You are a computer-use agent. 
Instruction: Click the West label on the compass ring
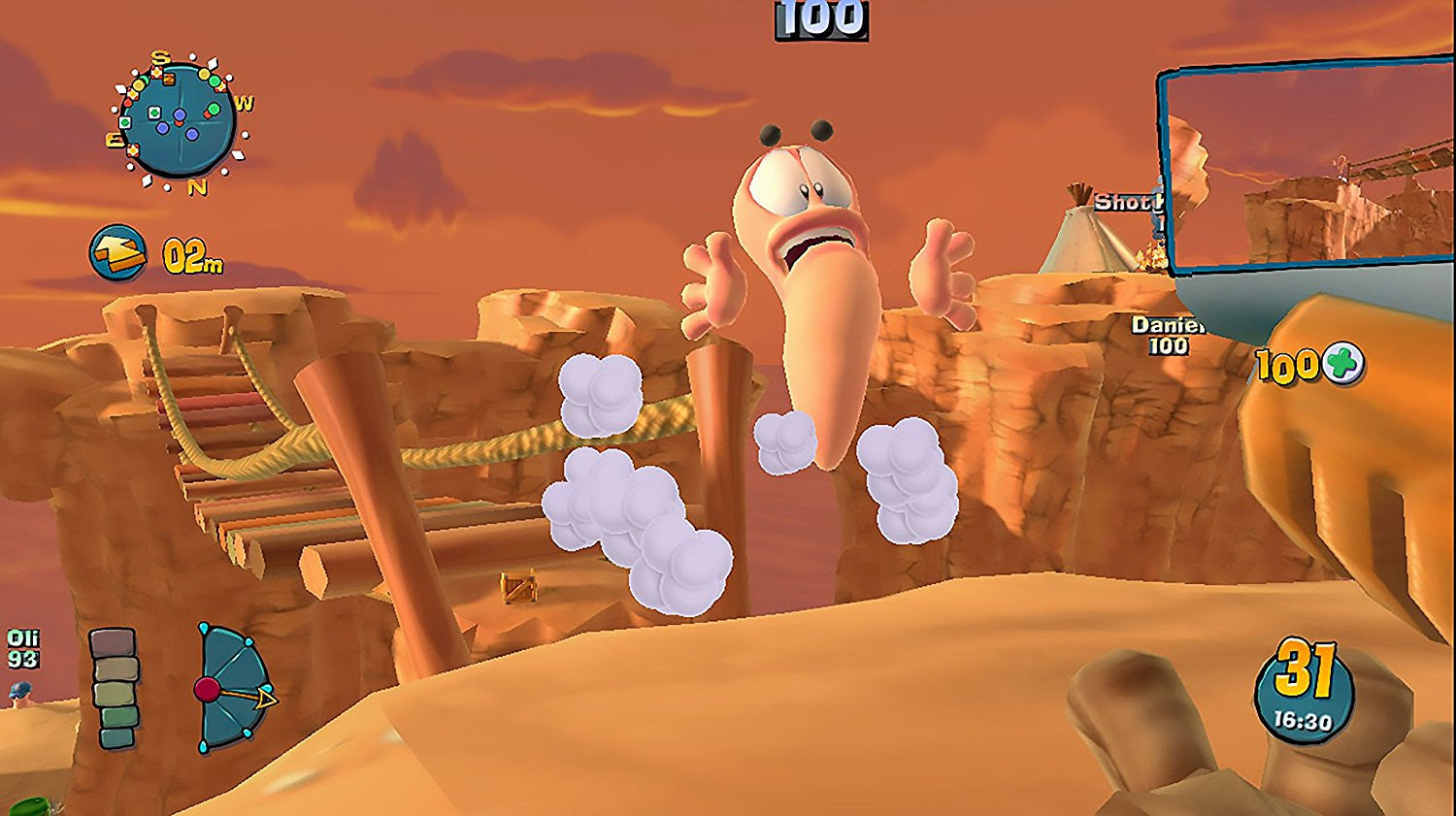point(245,100)
